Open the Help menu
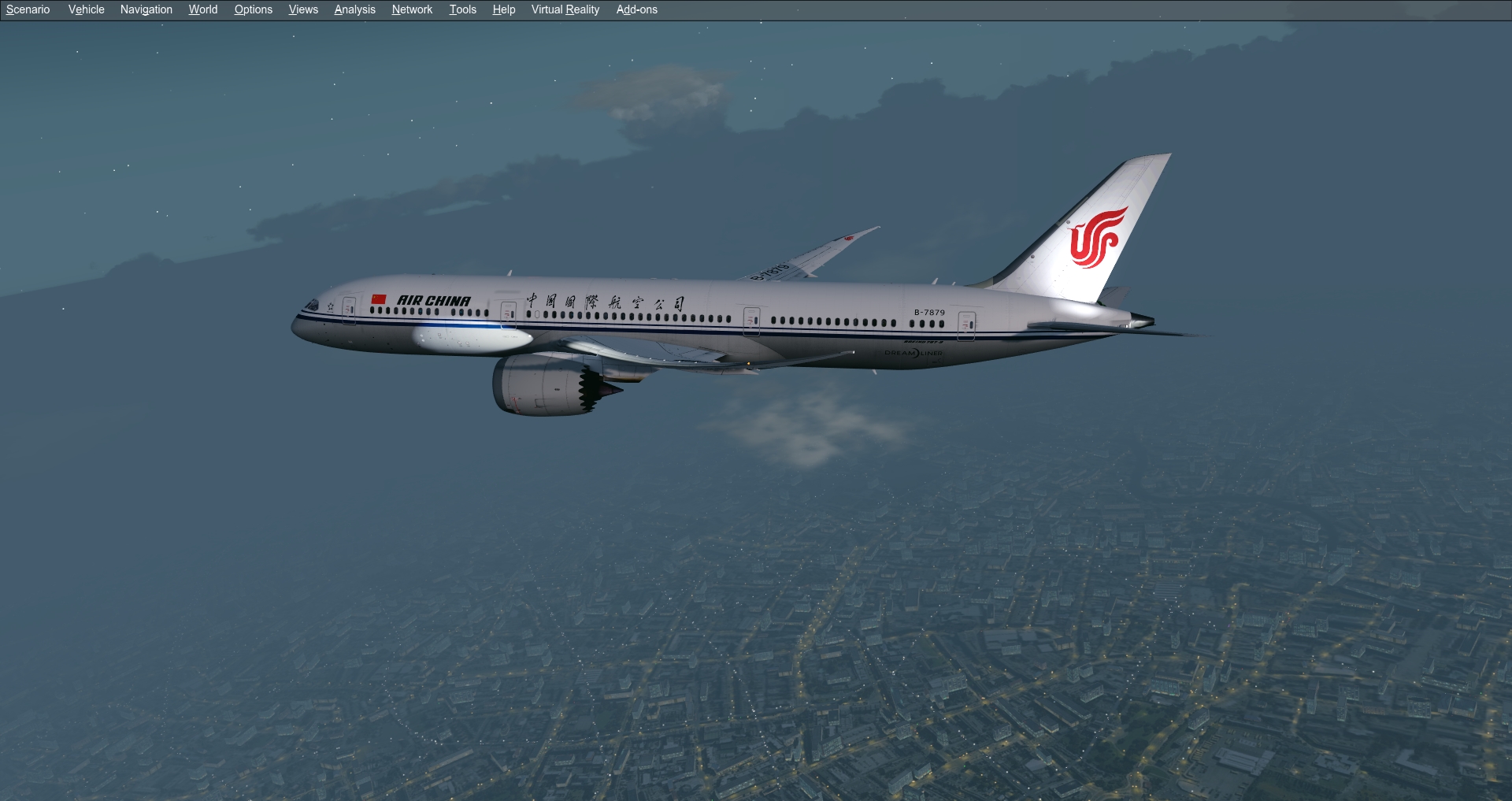The height and width of the screenshot is (801, 1512). click(503, 9)
